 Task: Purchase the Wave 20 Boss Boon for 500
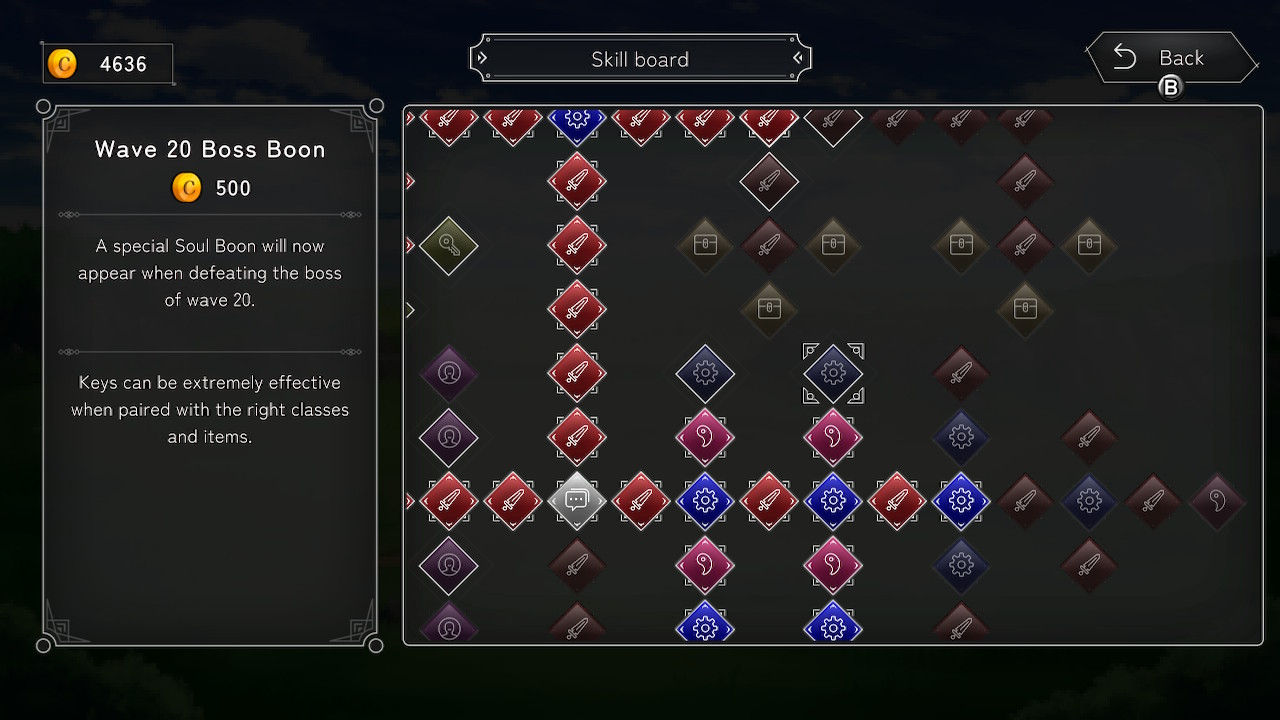[210, 187]
